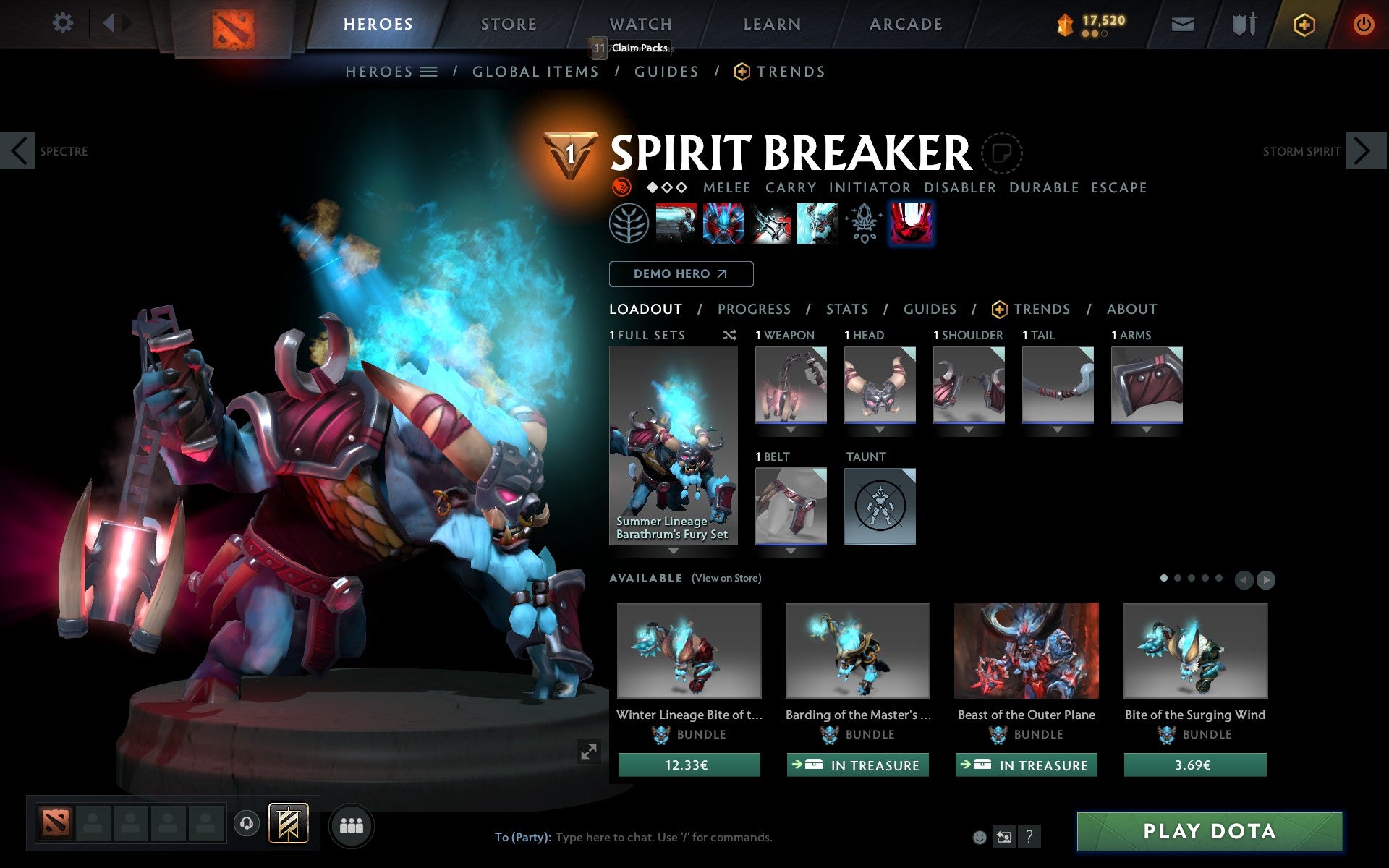The image size is (1389, 868).
Task: Open the Heroes hamburger menu
Action: click(429, 71)
